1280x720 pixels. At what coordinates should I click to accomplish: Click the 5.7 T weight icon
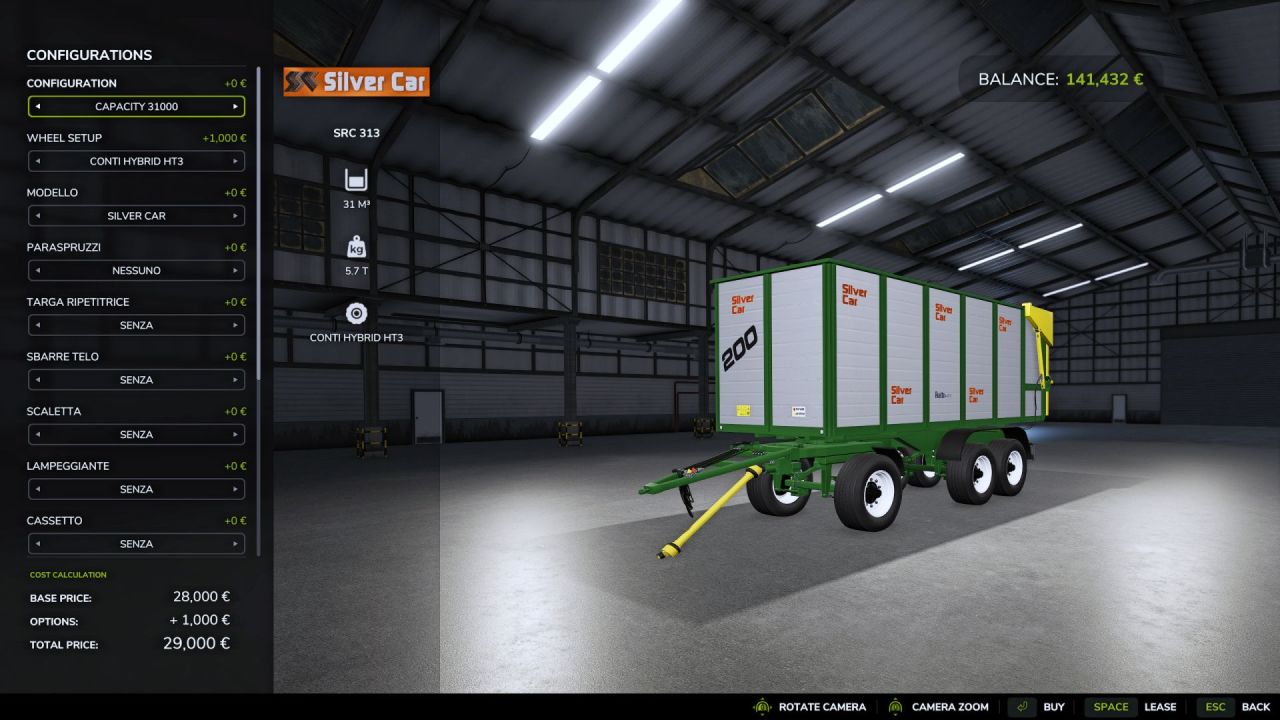tap(356, 245)
